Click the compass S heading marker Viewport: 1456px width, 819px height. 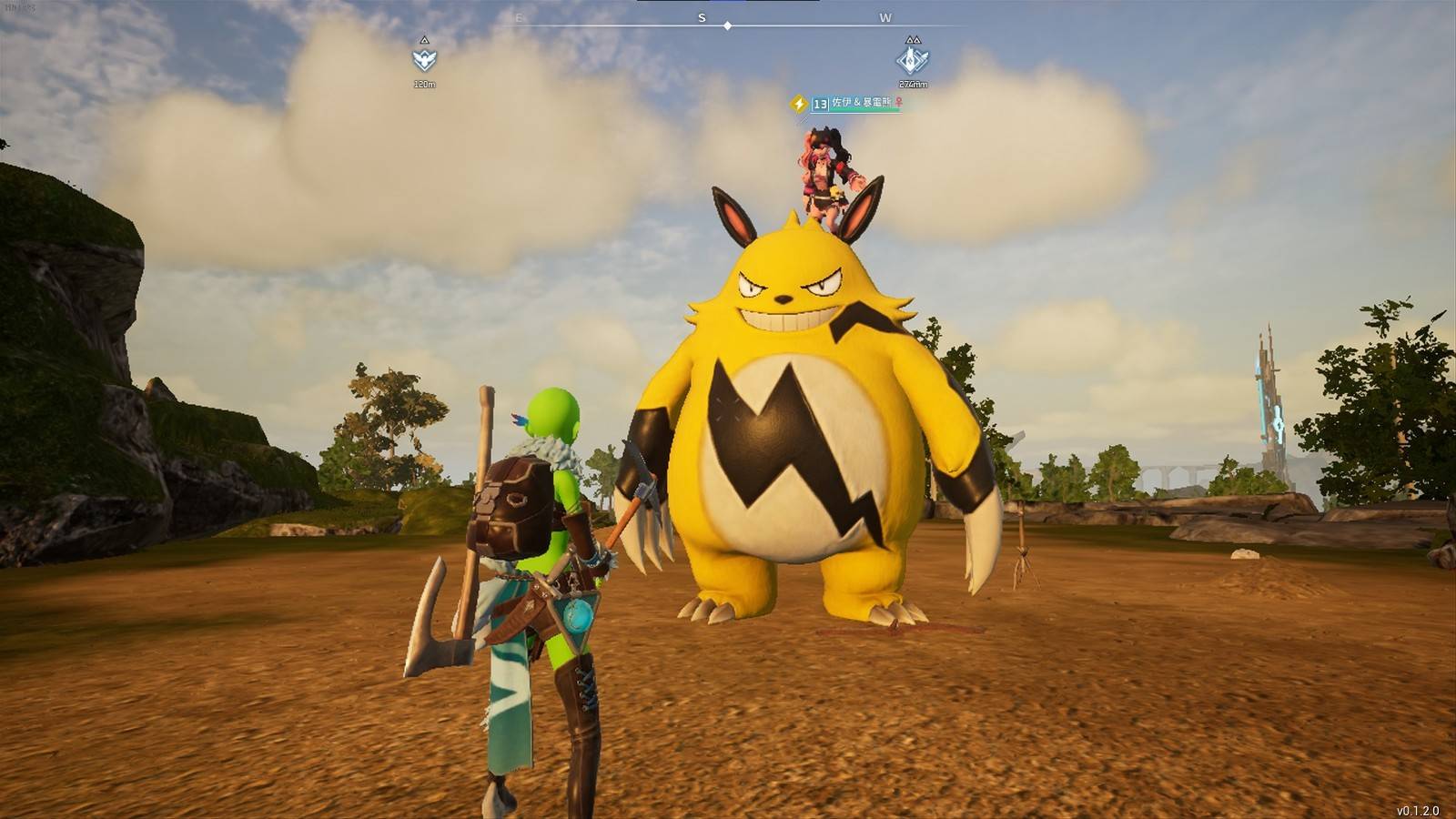point(702,17)
